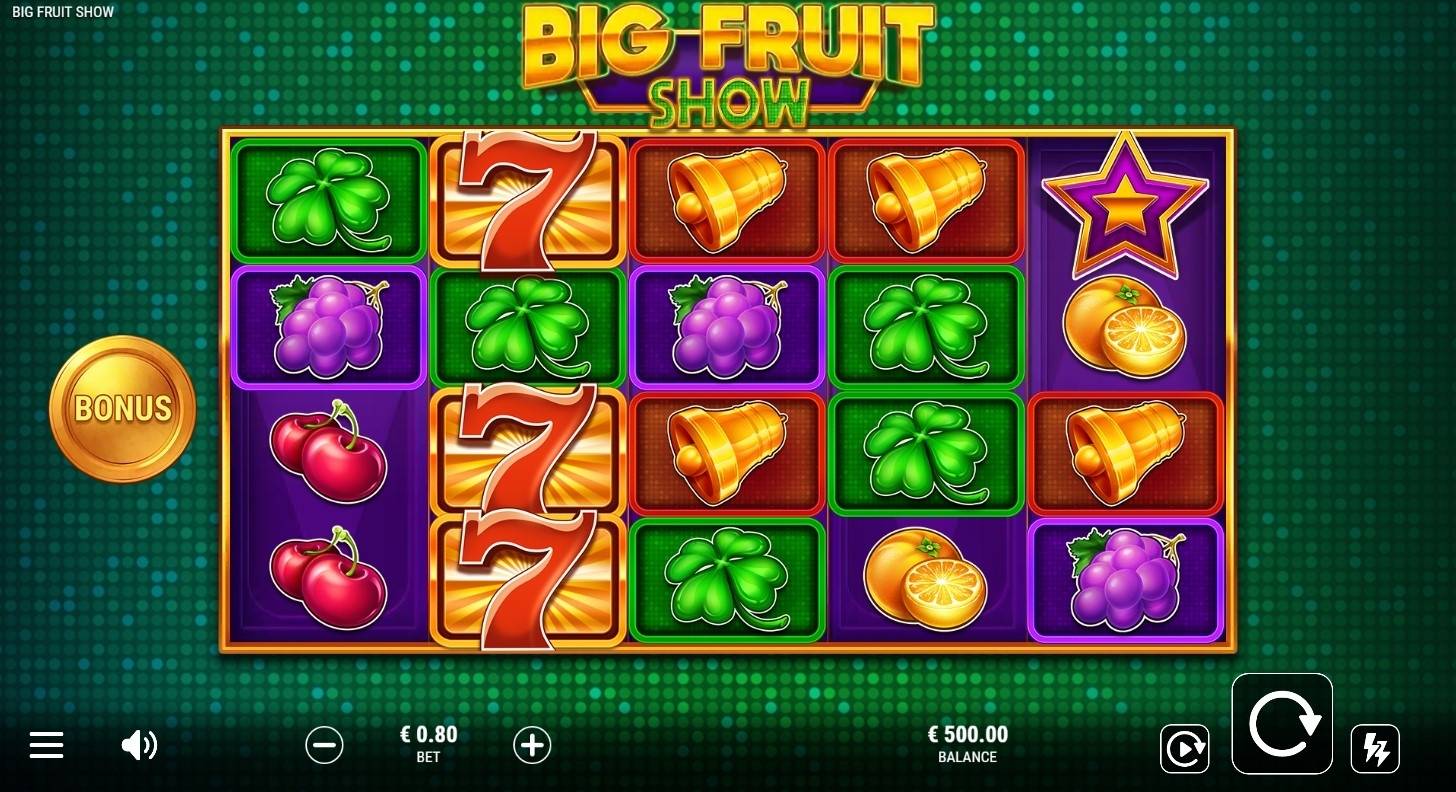Click the red seven symbol on reel two
The height and width of the screenshot is (792, 1456).
tap(528, 200)
